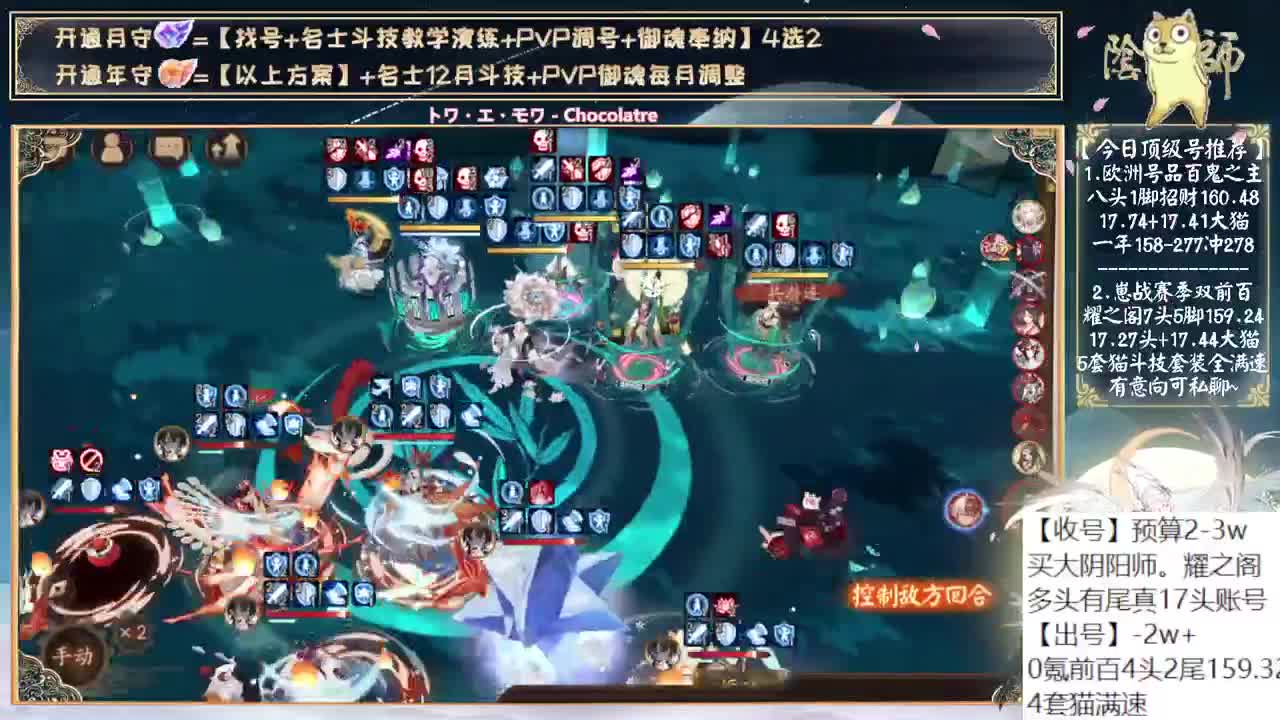
Task: Select the beige character portrait in right sidebar
Action: pos(1028,457)
